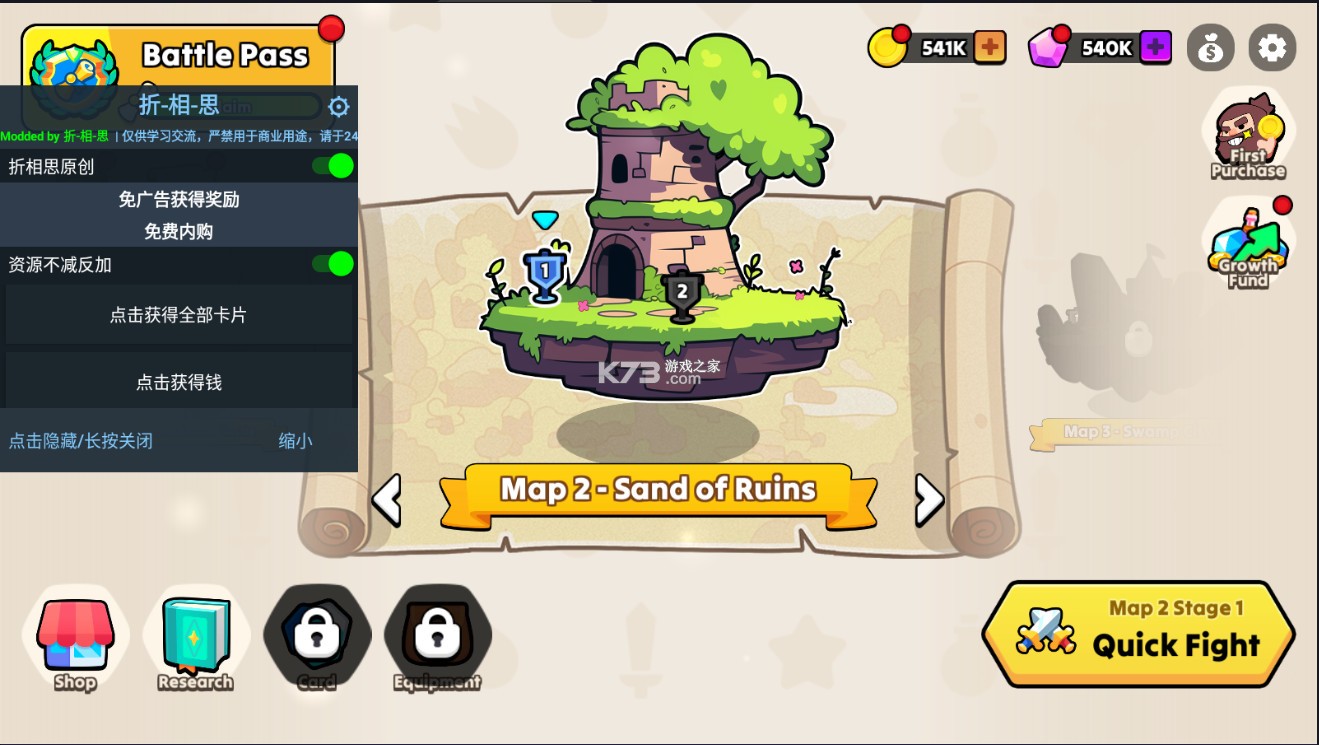Open the Research book

tap(196, 640)
